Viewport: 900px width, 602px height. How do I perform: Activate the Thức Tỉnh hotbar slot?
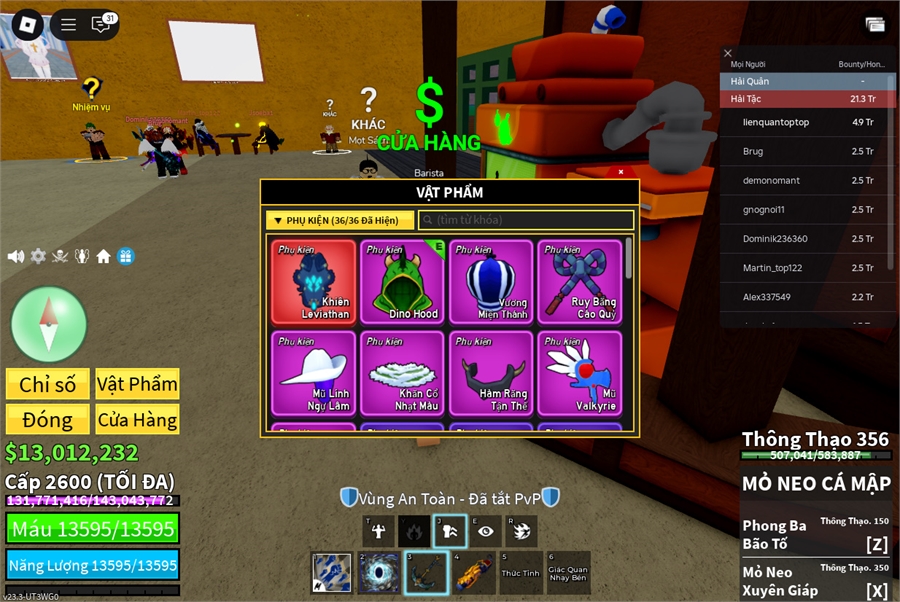click(x=520, y=573)
